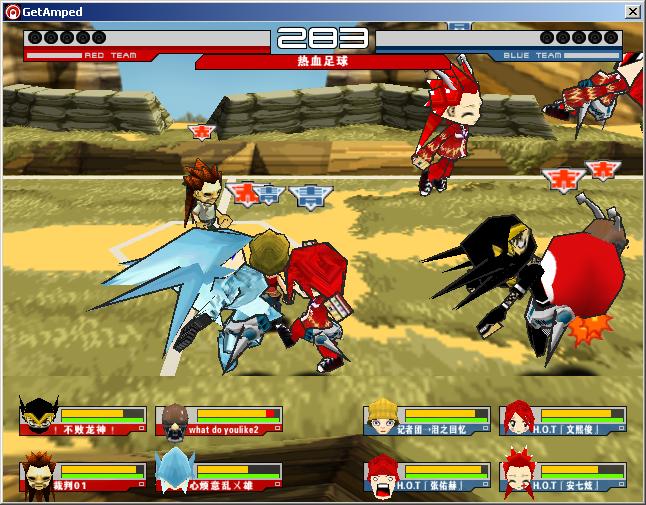Click the H.O.T 安七炫 player panel
Image resolution: width=646 pixels, height=505 pixels.
[564, 477]
